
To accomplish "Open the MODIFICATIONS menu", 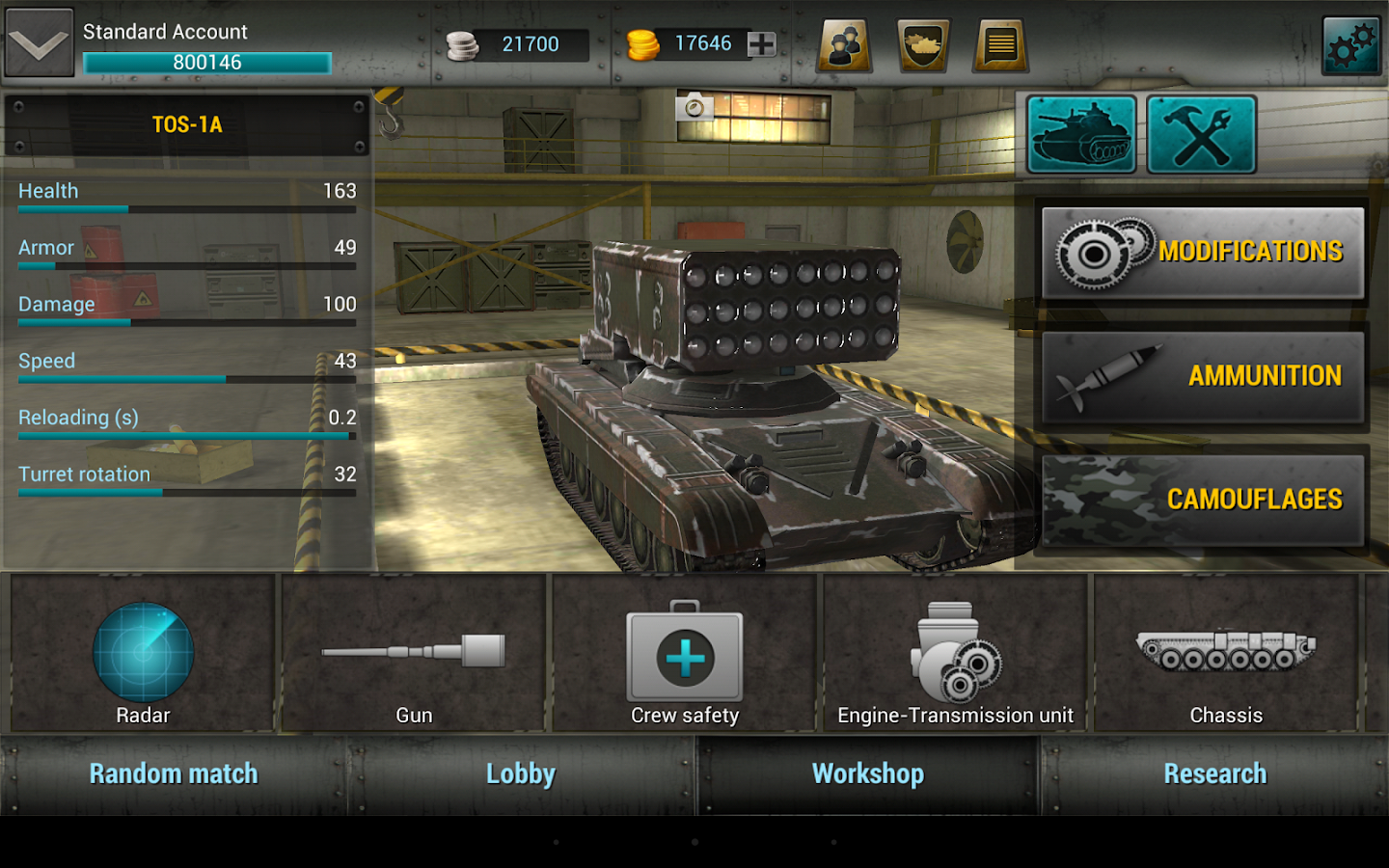I will pos(1202,253).
